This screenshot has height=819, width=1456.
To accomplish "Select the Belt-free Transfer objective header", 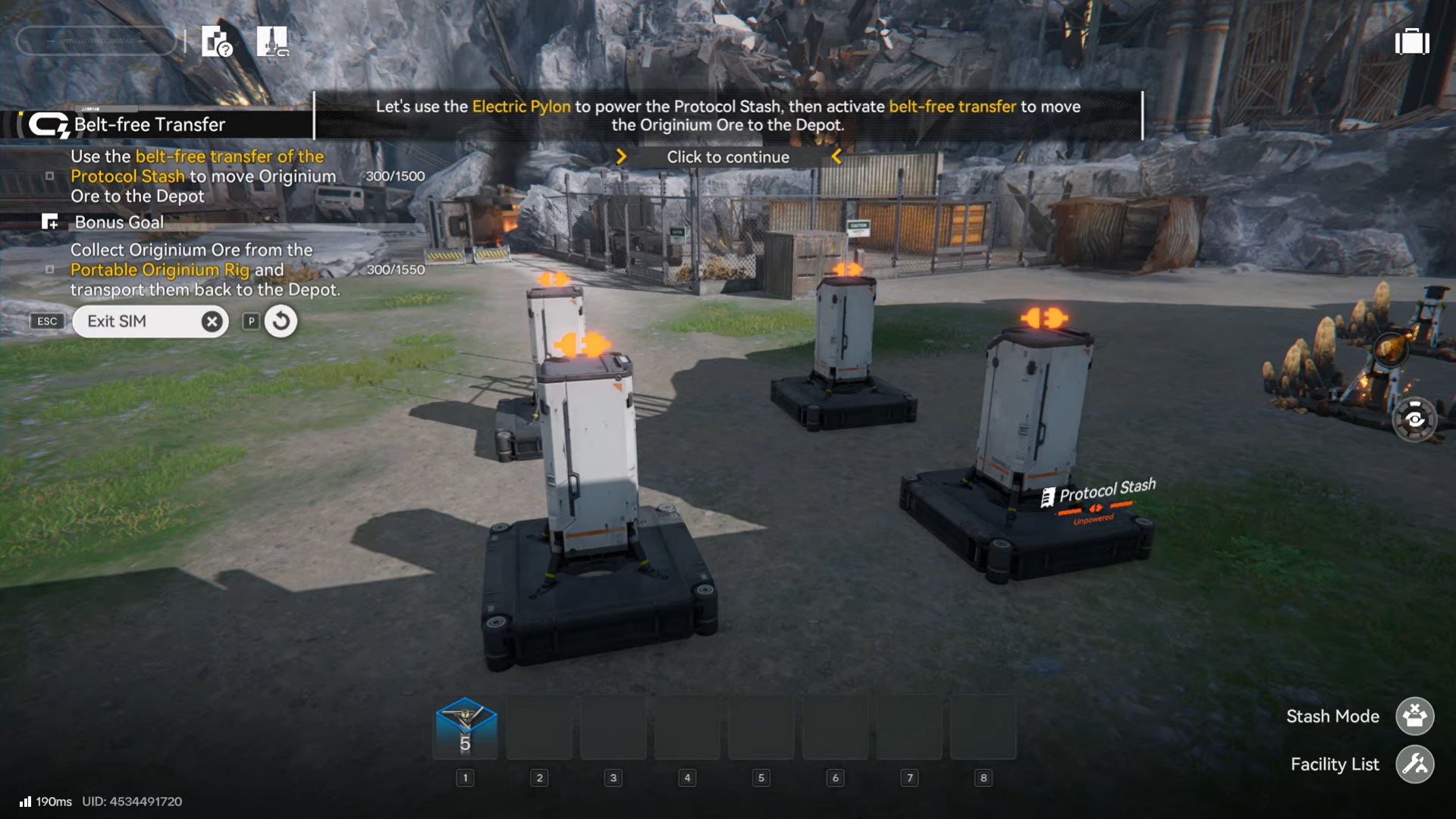I will [149, 124].
